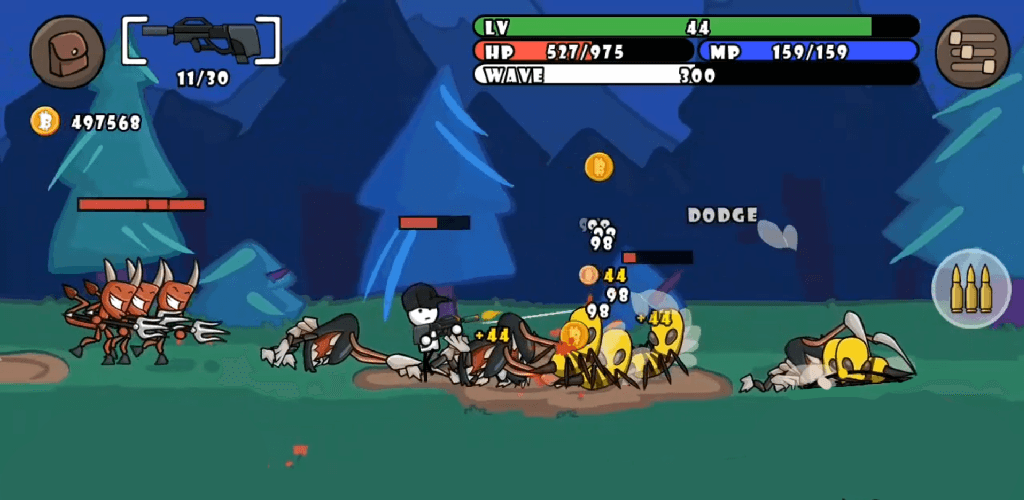Tap the rifle weapon selector

point(201,41)
